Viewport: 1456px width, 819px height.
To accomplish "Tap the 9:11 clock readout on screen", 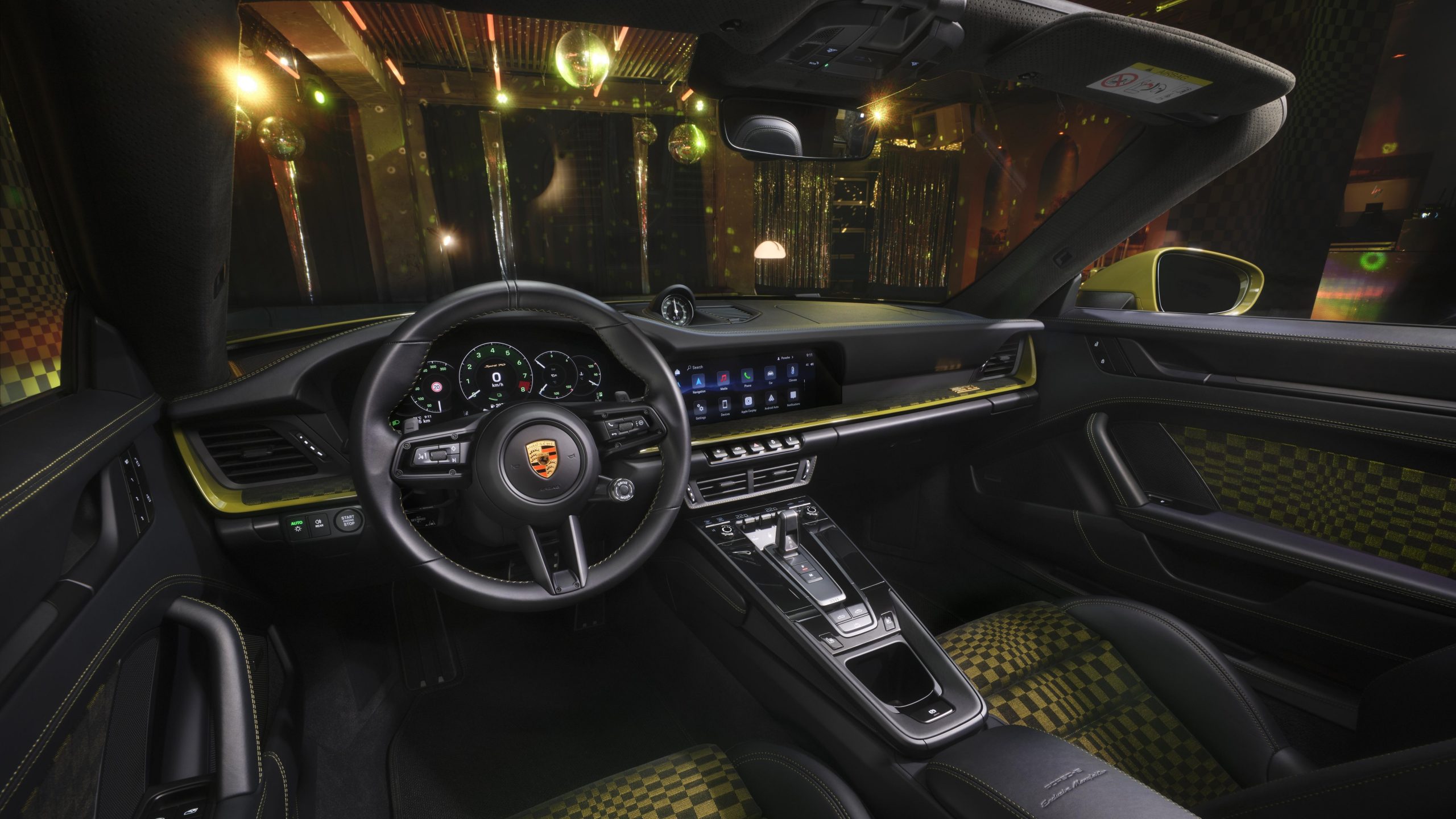I will (x=809, y=355).
